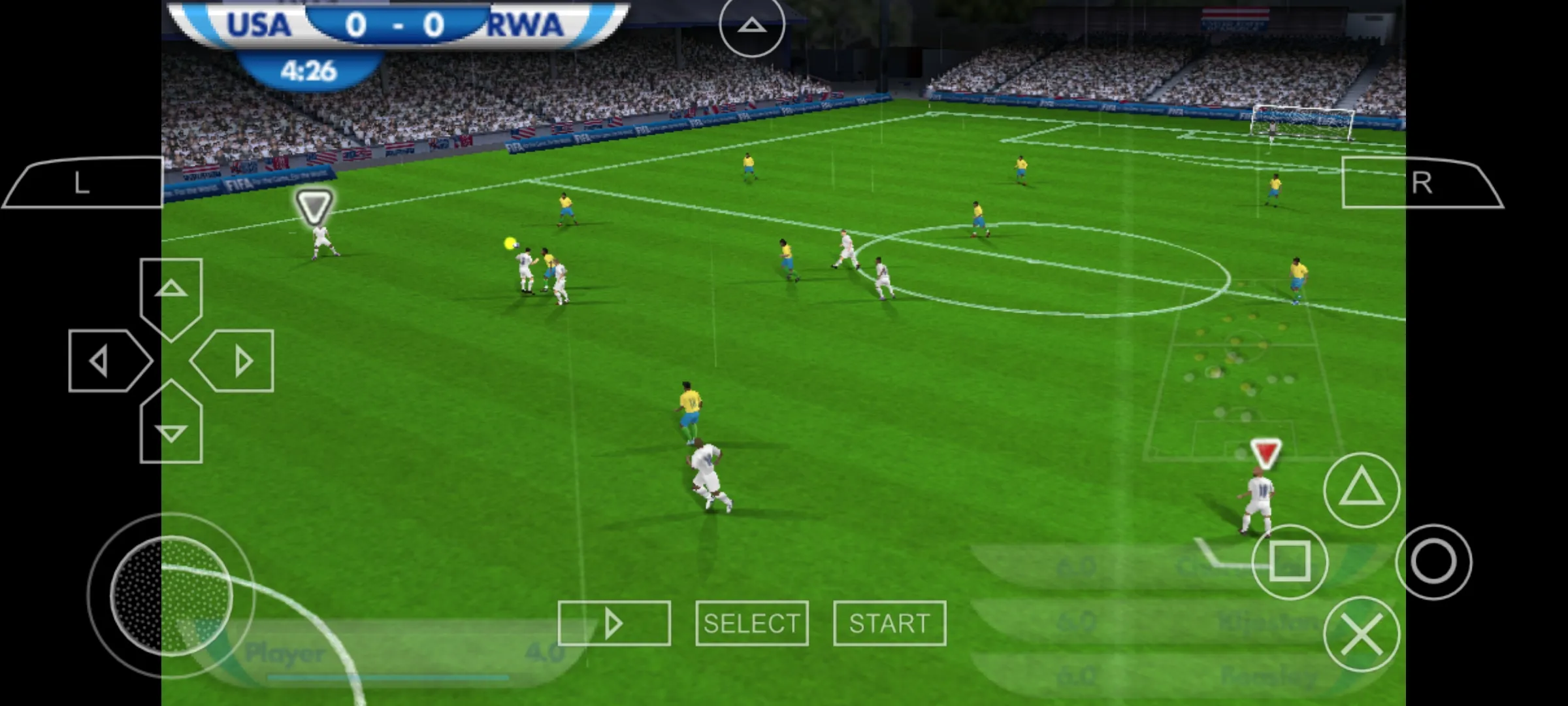Tap the fast-forward arrow control
The height and width of the screenshot is (706, 1568).
614,622
